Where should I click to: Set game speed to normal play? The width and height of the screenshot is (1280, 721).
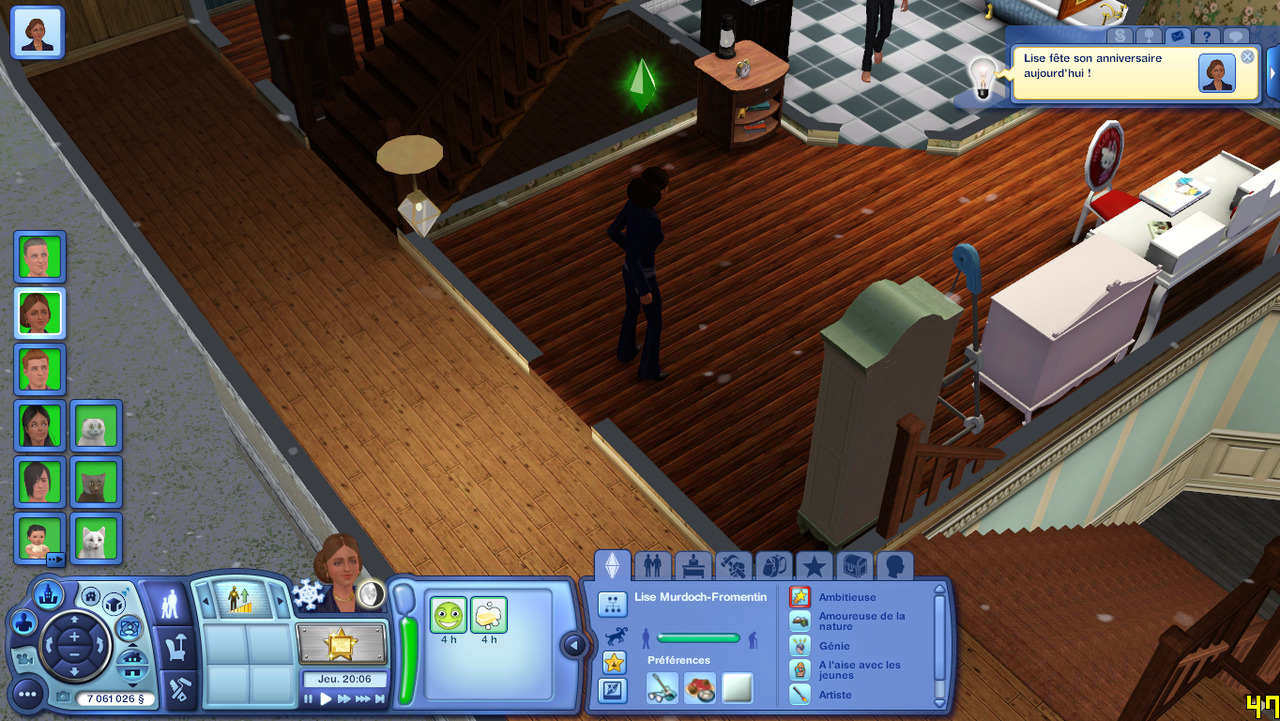point(325,699)
